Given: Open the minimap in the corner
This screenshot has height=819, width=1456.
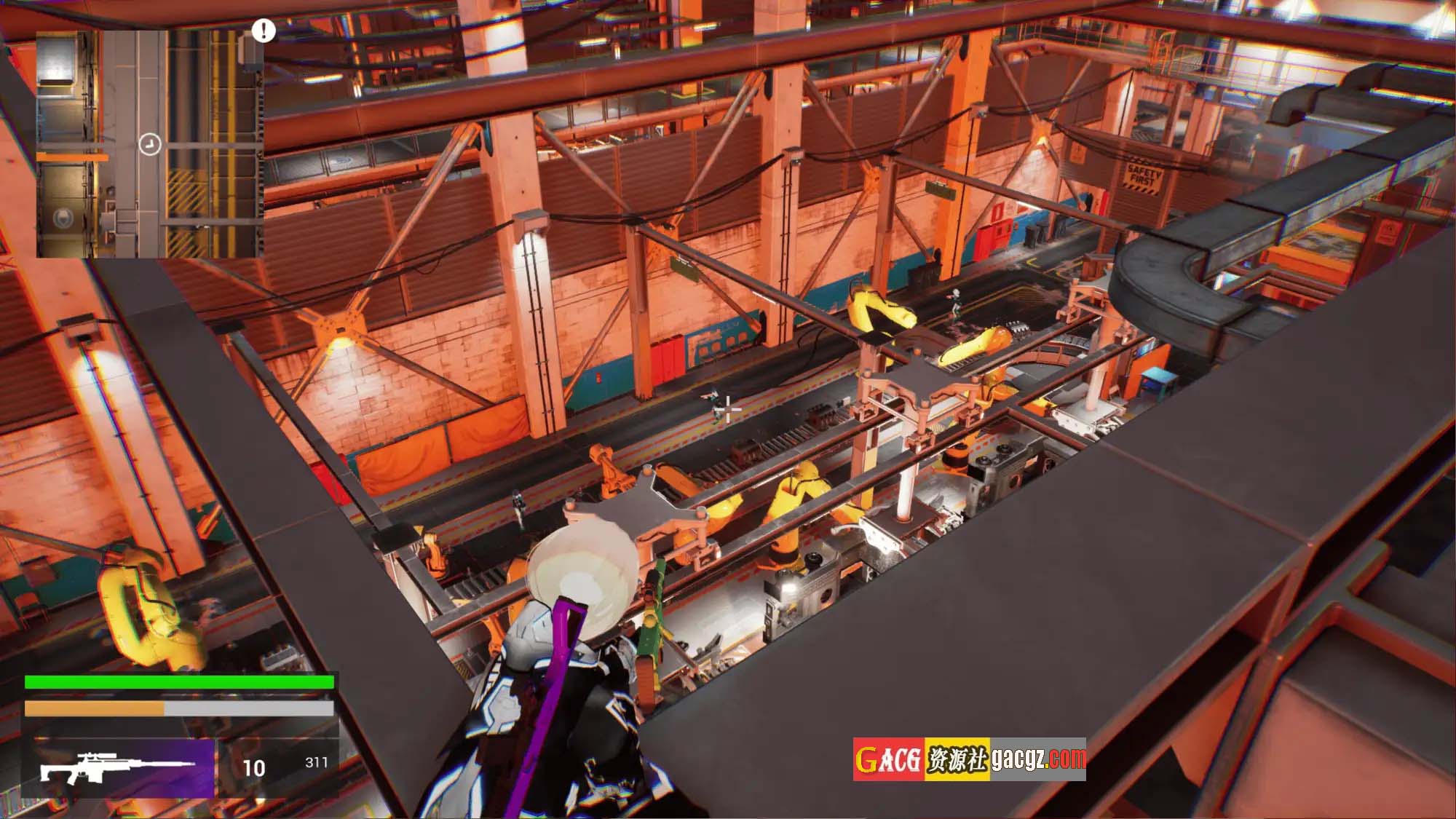Looking at the screenshot, I should (149, 143).
